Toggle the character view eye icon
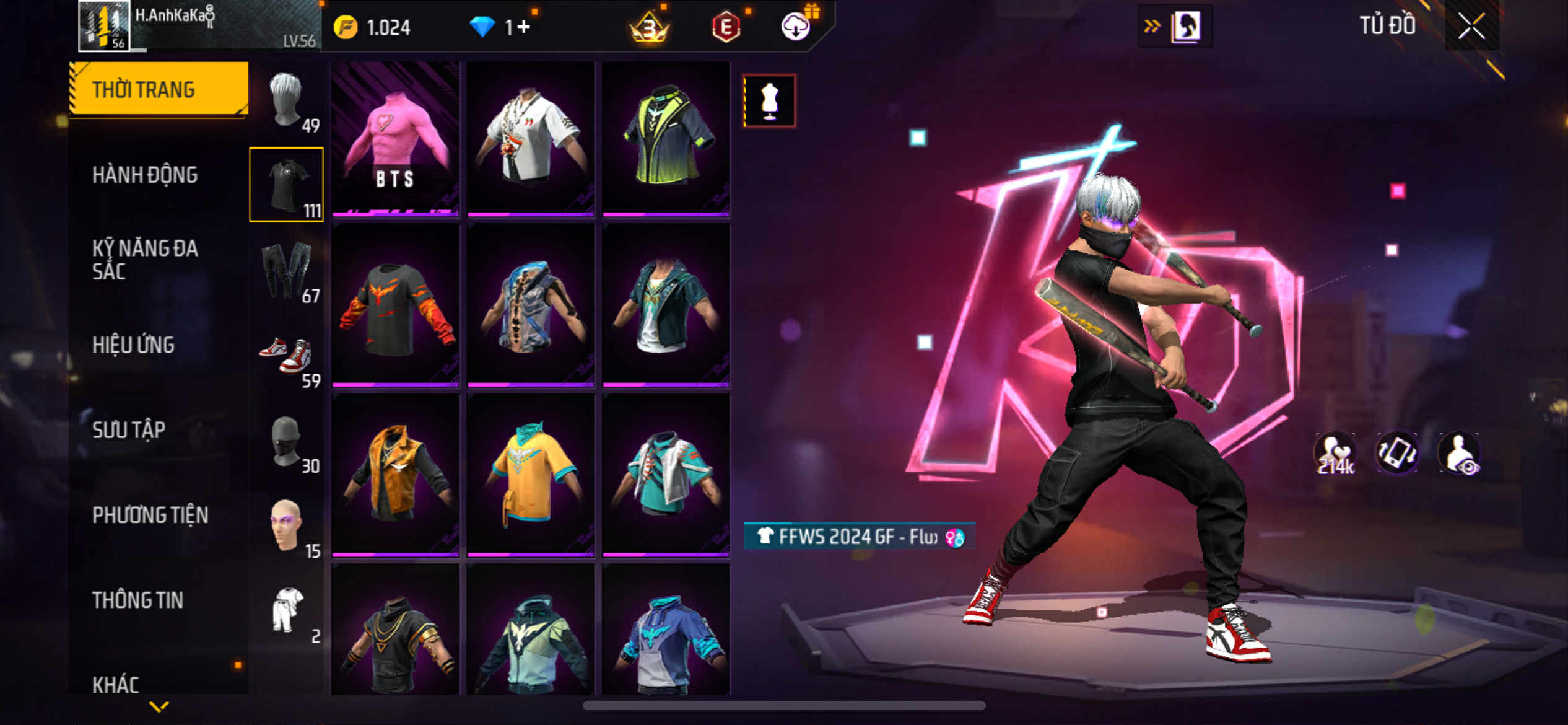The image size is (1568, 725). [x=1460, y=454]
